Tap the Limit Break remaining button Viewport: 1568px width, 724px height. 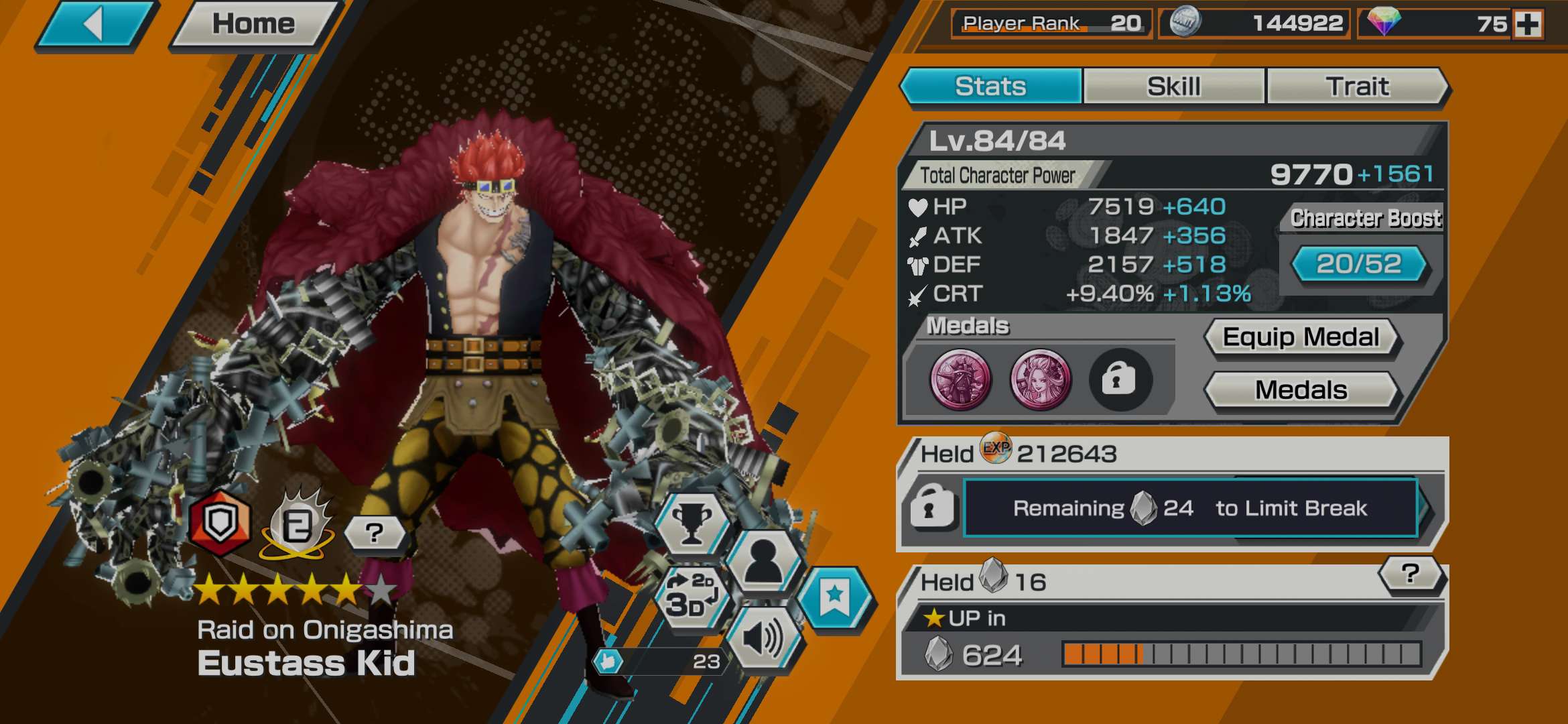click(x=1189, y=508)
